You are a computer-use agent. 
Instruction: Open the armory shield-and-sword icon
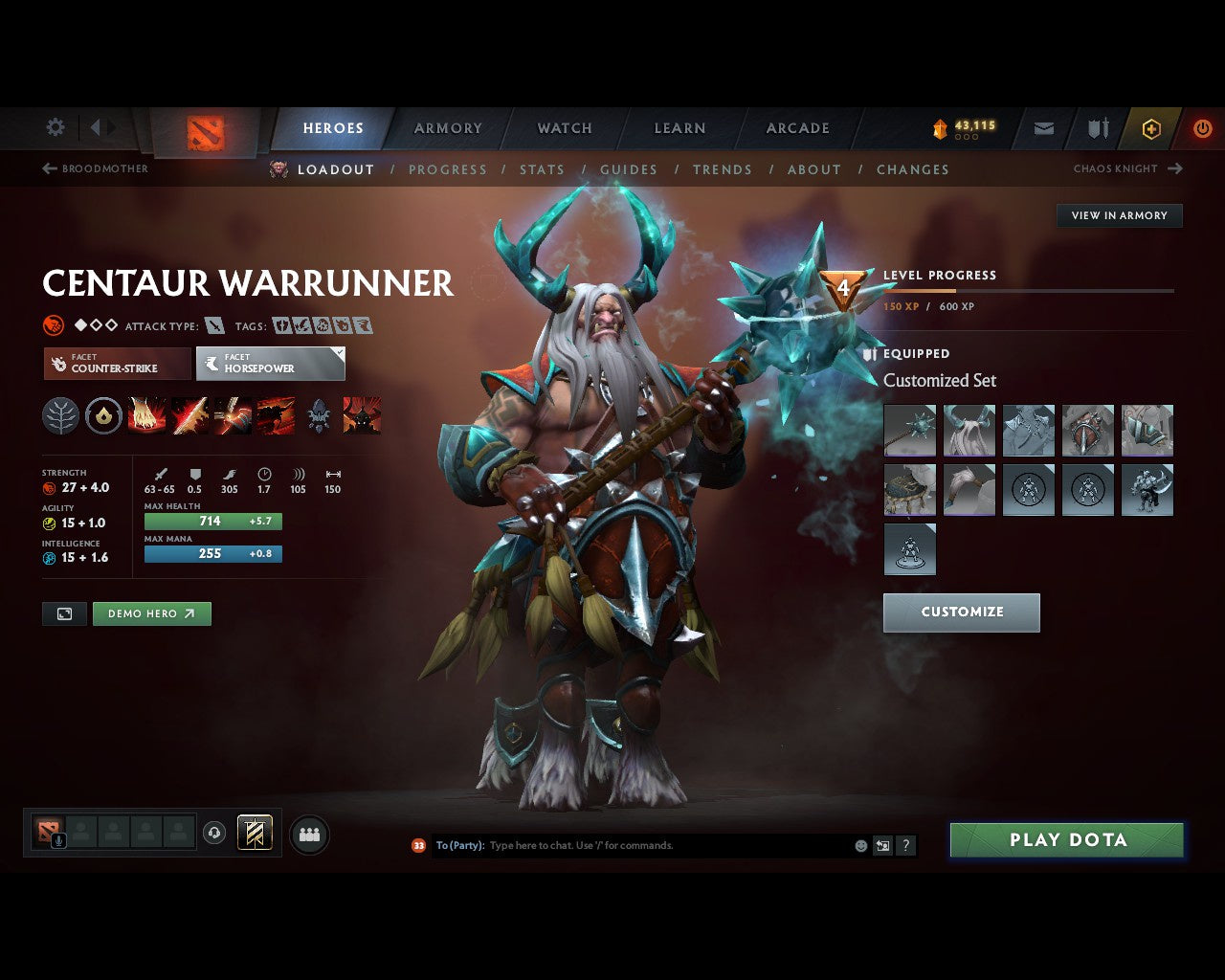[1096, 128]
